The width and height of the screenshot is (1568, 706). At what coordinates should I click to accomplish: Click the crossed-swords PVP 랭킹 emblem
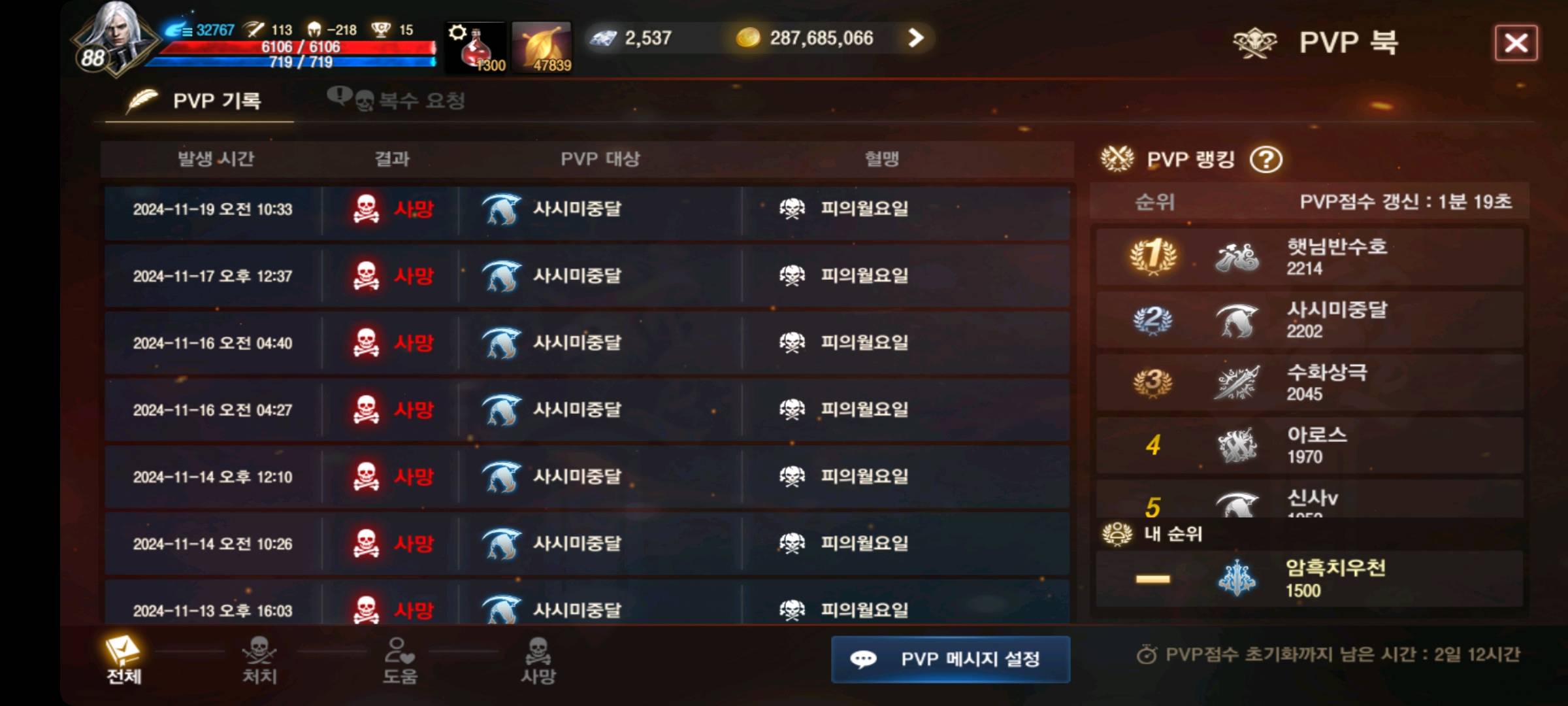pos(1119,158)
